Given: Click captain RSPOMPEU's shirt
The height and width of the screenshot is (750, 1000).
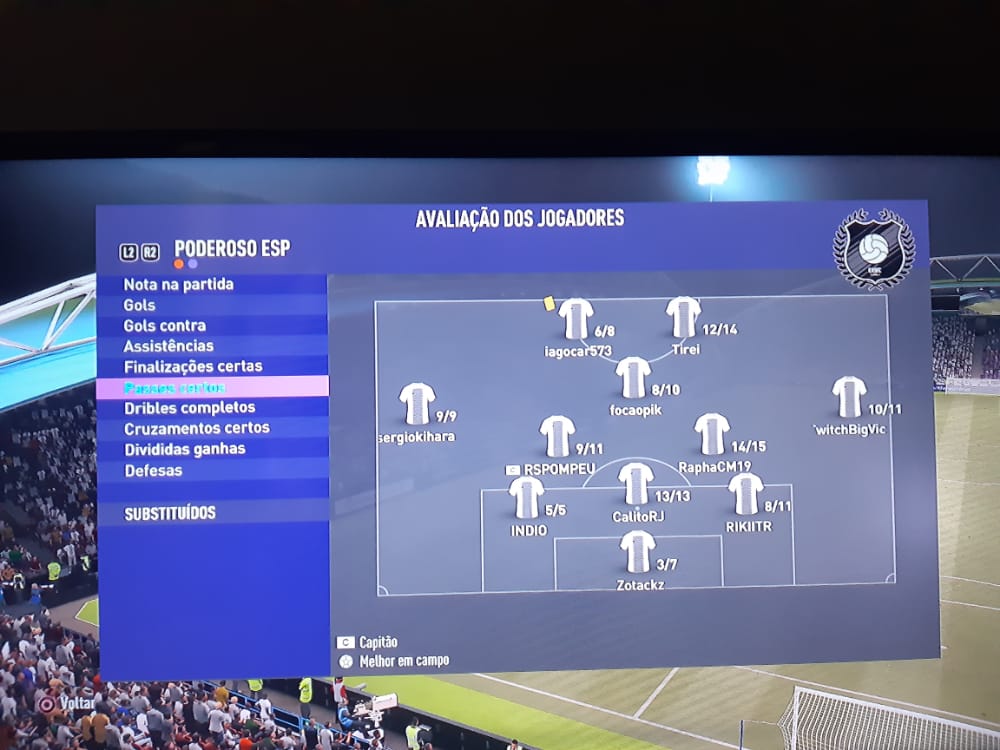Looking at the screenshot, I should 557,436.
